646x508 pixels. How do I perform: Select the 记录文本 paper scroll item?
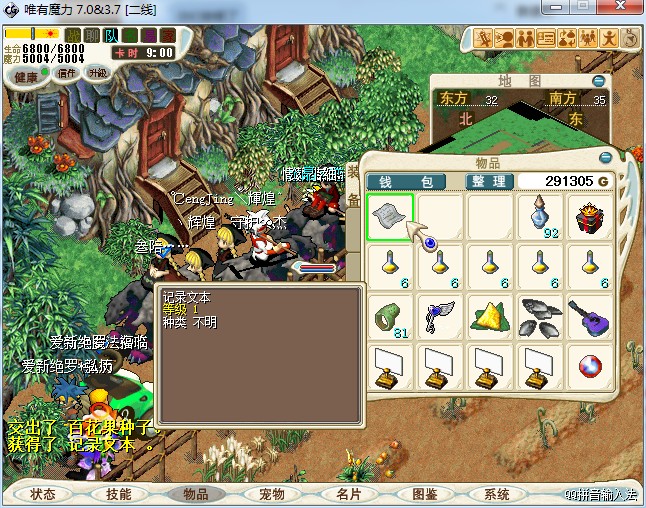(390, 216)
